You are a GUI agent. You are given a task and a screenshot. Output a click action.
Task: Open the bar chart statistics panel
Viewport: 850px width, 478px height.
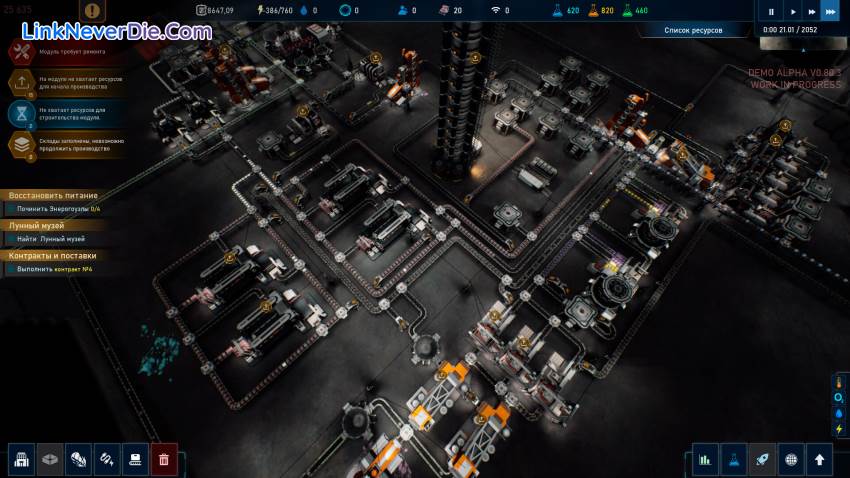705,459
